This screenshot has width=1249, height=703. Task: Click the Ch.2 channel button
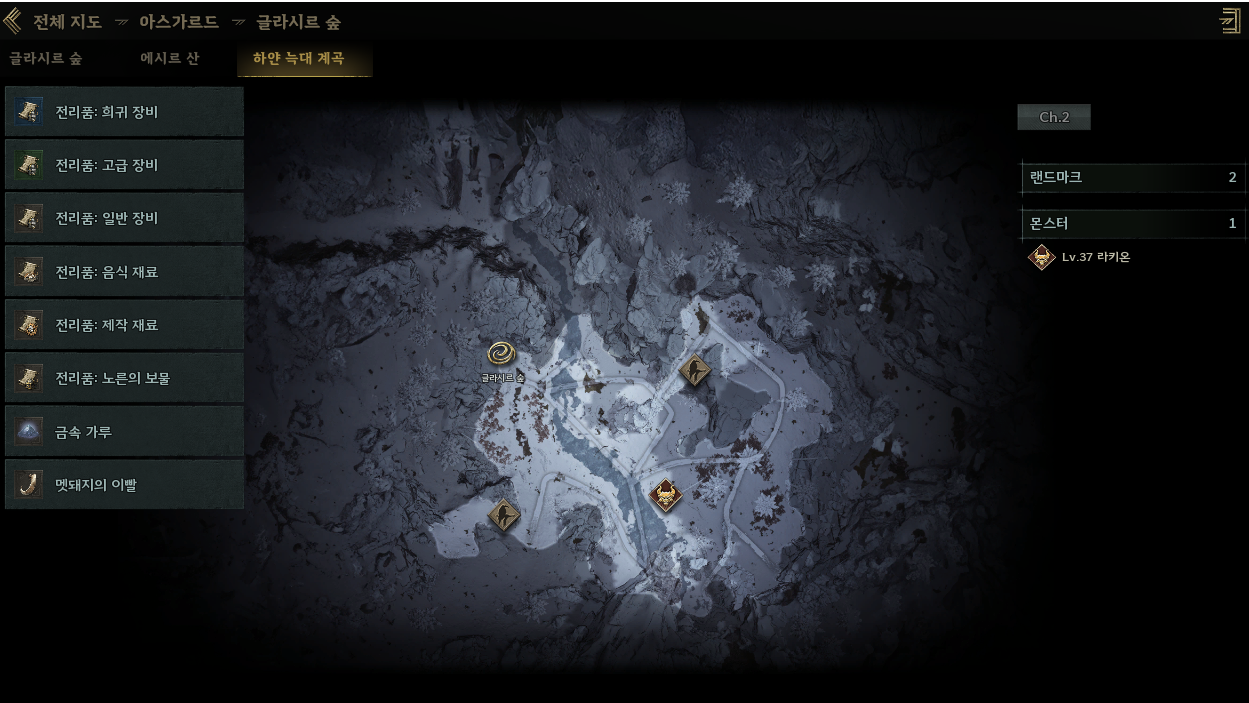1054,117
